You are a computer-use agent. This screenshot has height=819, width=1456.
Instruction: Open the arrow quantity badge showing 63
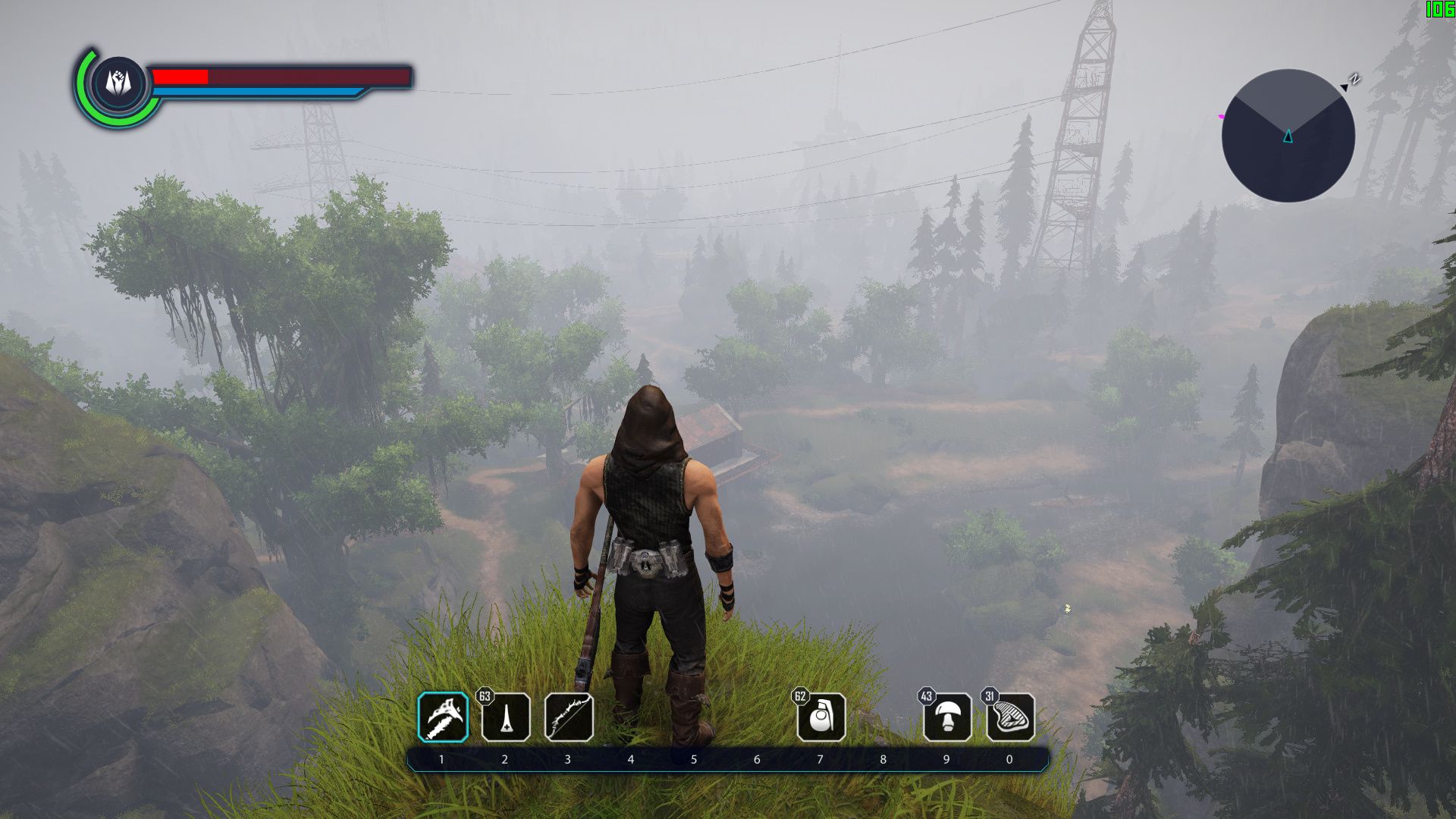[485, 695]
